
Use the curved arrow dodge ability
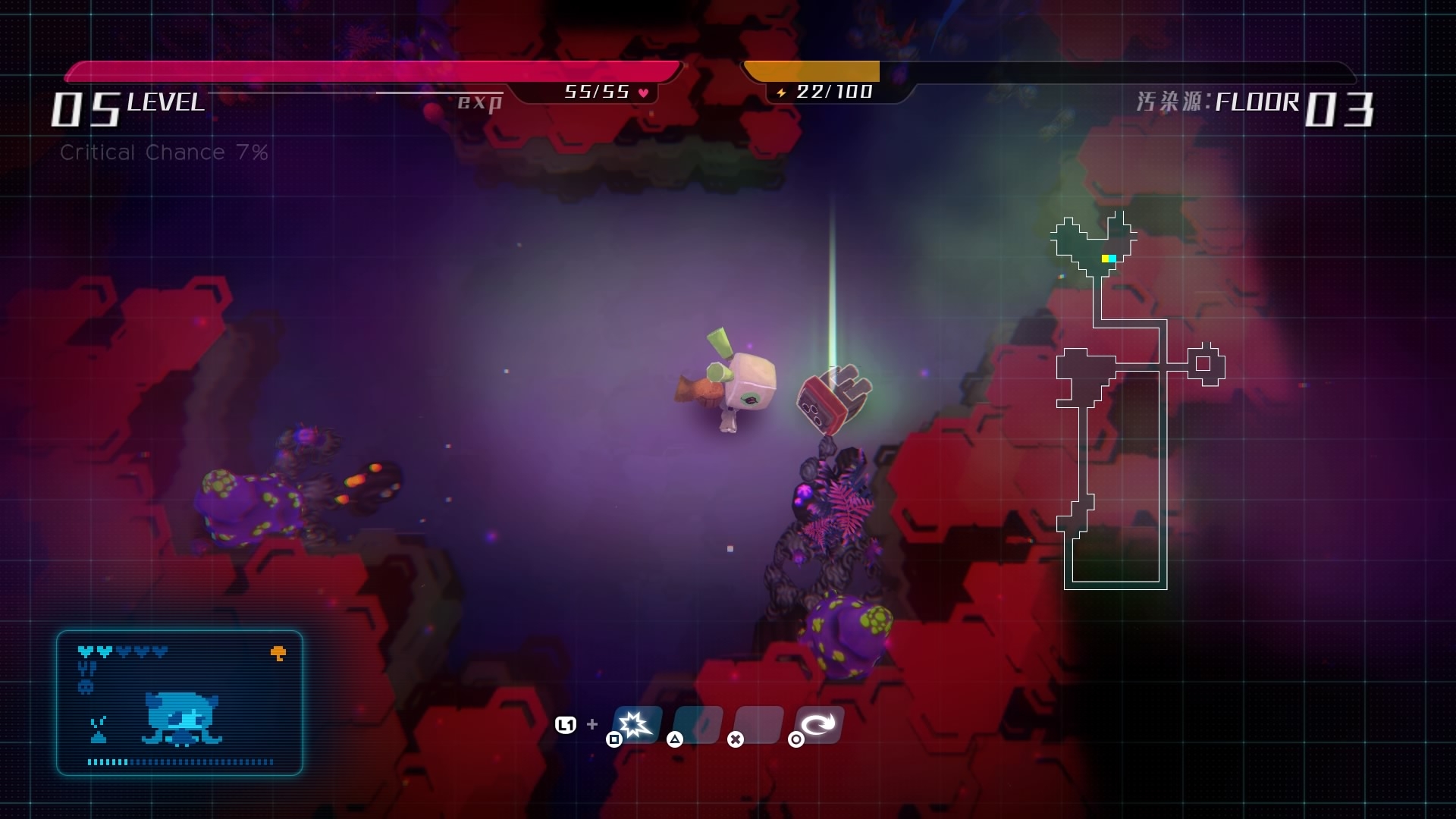click(x=818, y=724)
